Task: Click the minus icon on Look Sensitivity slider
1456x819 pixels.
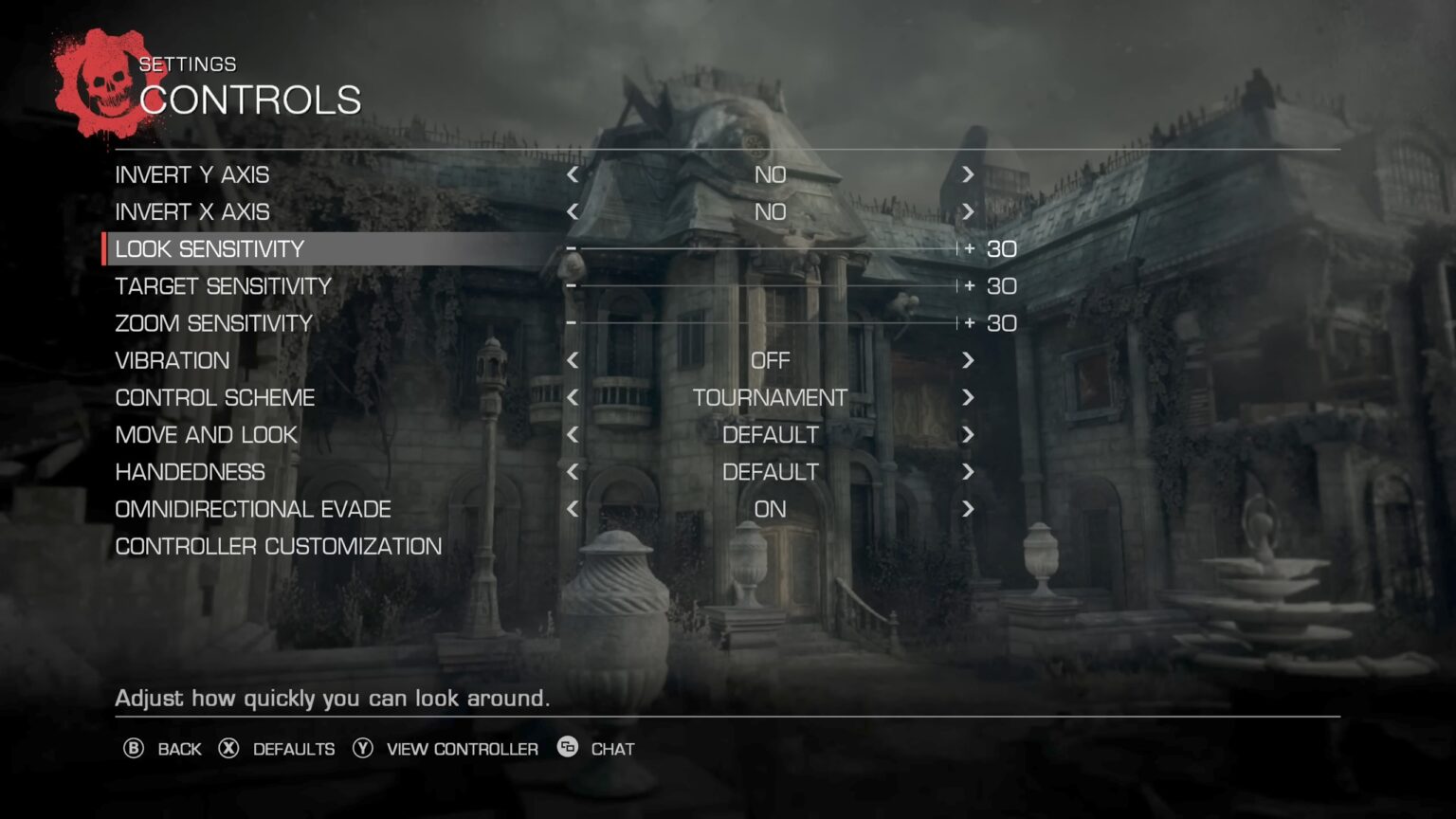Action: point(573,248)
